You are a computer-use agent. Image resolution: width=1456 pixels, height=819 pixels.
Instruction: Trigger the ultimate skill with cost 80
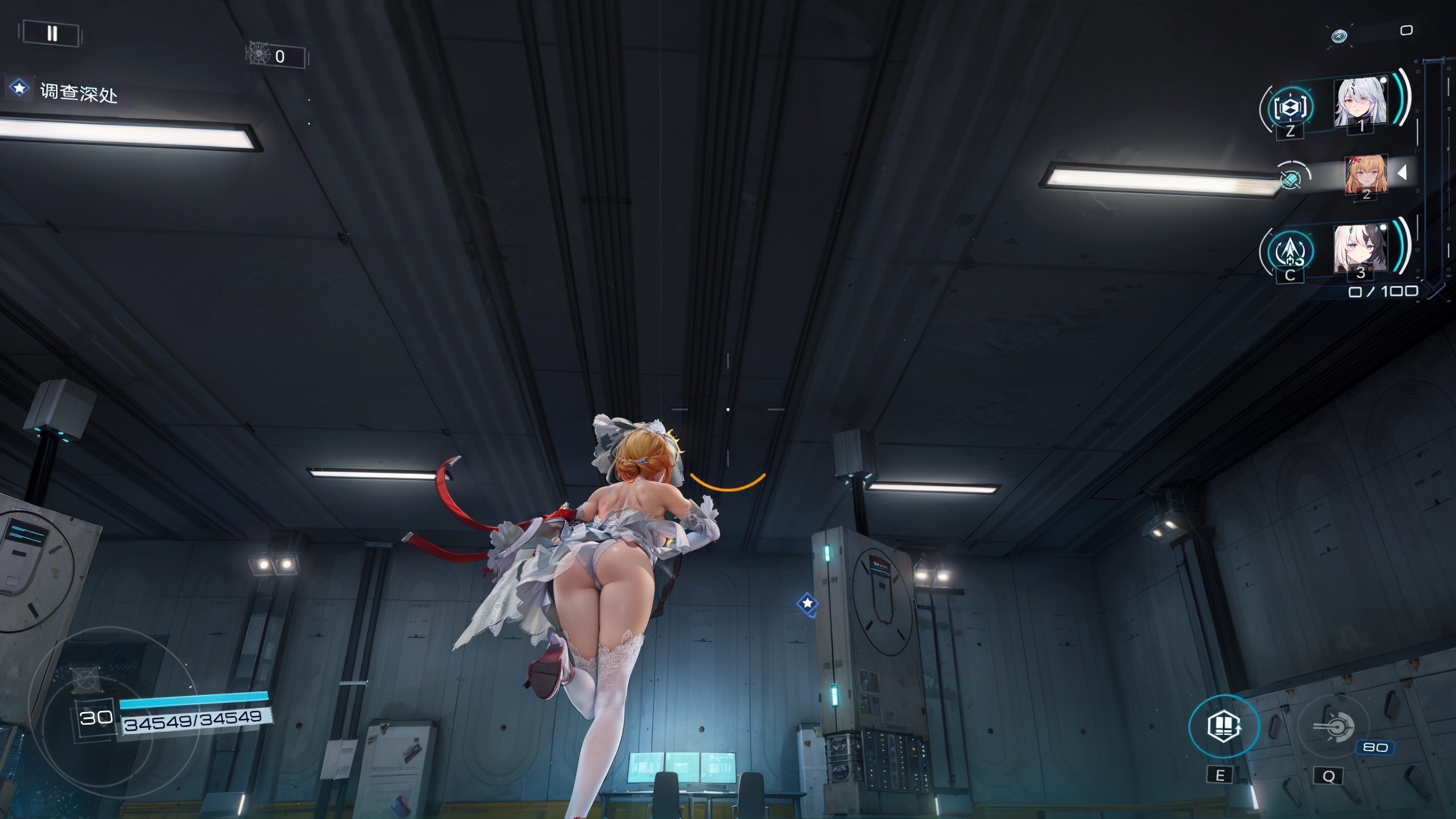tap(1333, 727)
